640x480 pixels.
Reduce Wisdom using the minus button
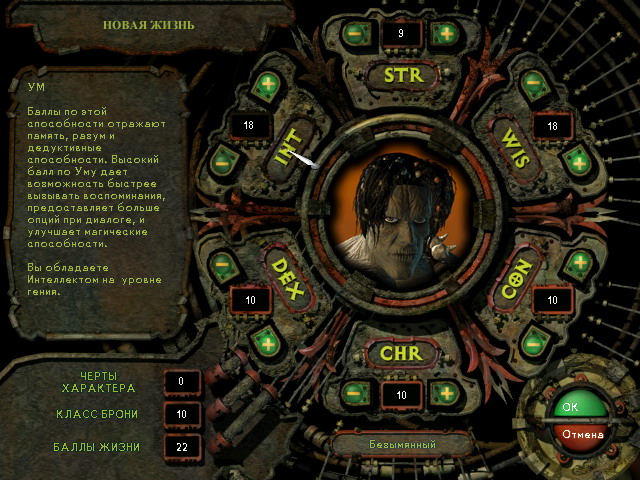(532, 82)
